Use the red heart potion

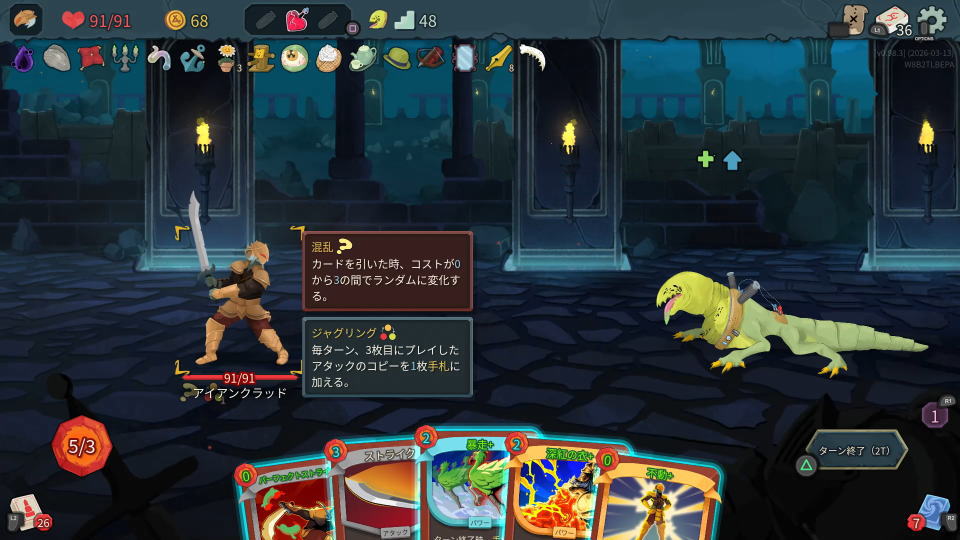pyautogui.click(x=298, y=20)
